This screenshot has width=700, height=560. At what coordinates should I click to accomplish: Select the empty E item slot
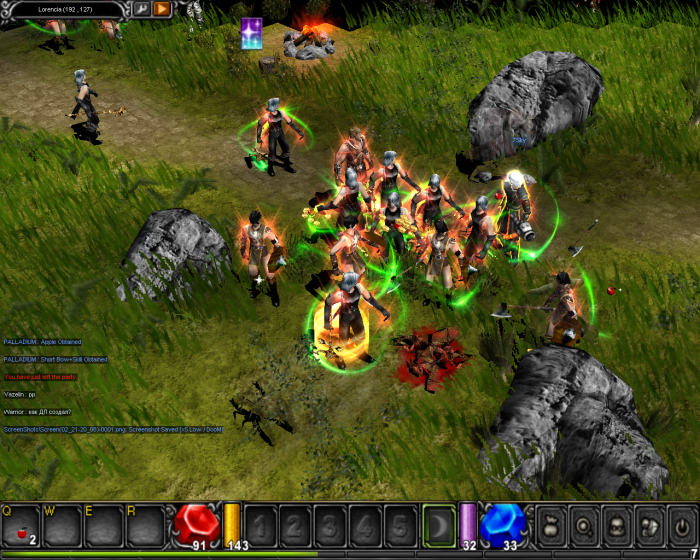[x=103, y=525]
